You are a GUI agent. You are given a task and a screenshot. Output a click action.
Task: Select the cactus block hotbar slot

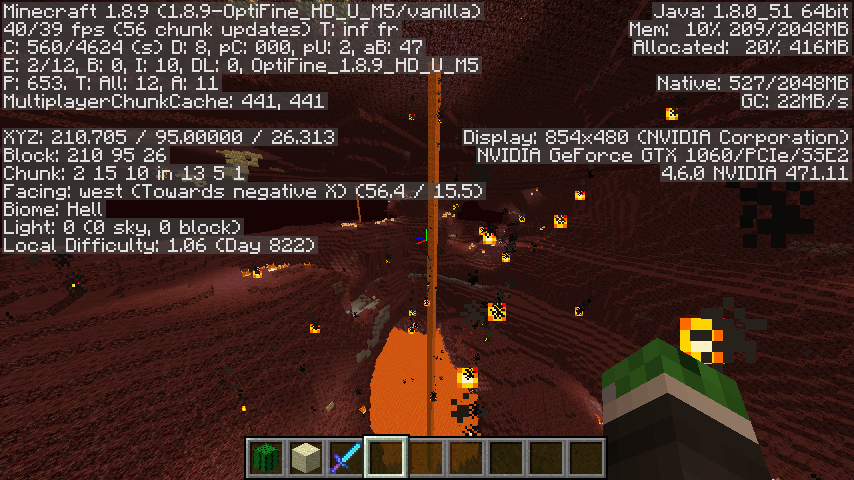pyautogui.click(x=266, y=457)
